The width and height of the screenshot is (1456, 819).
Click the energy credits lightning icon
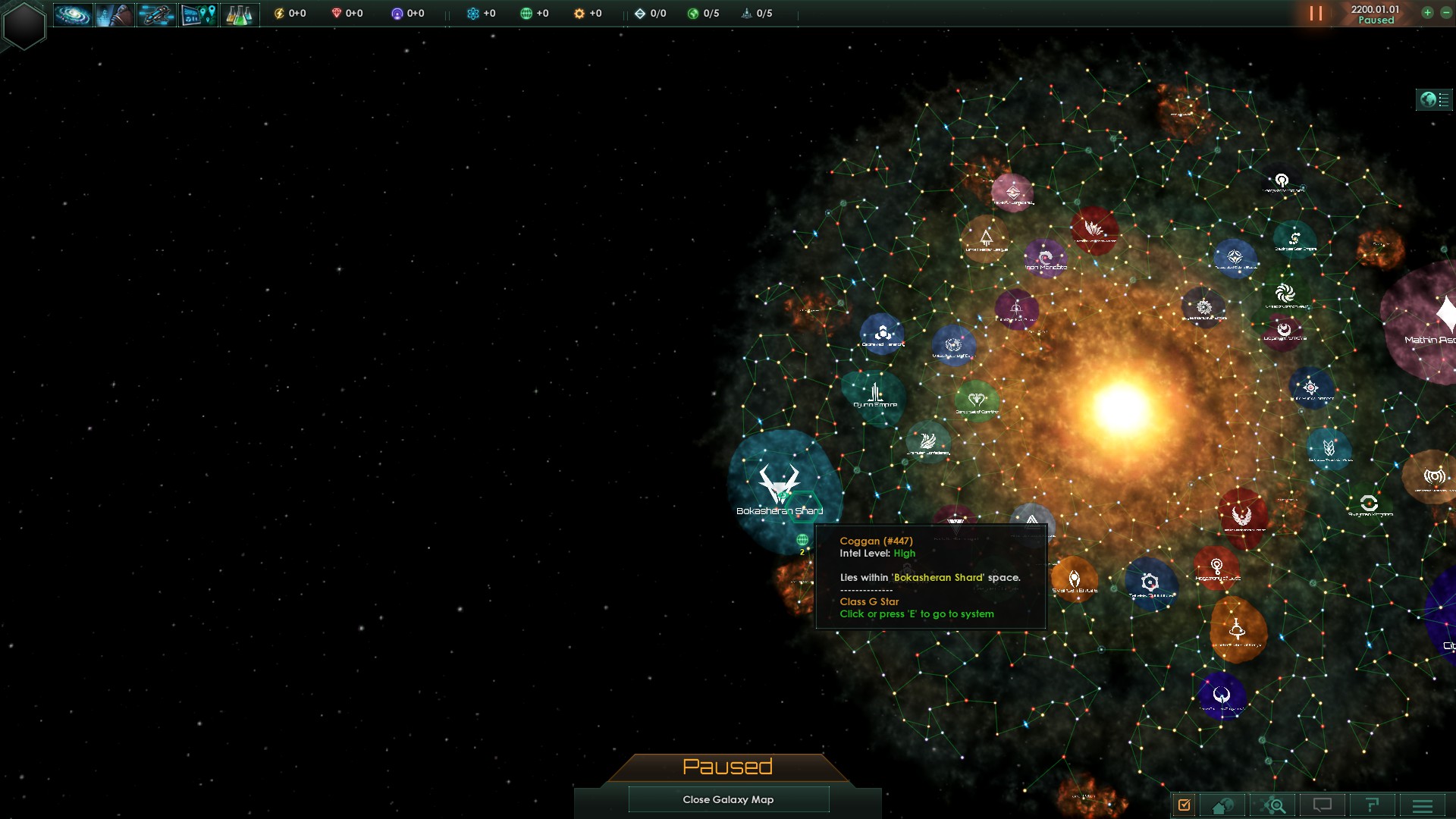[279, 12]
